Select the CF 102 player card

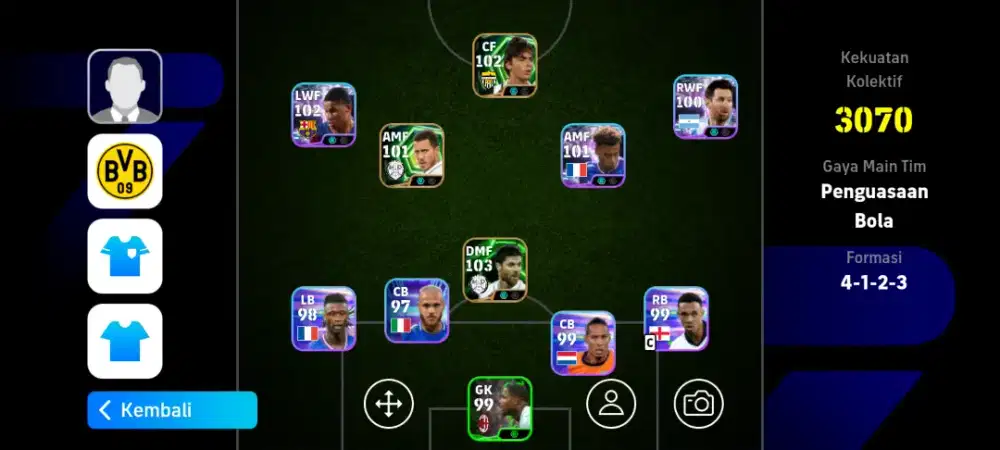[505, 66]
